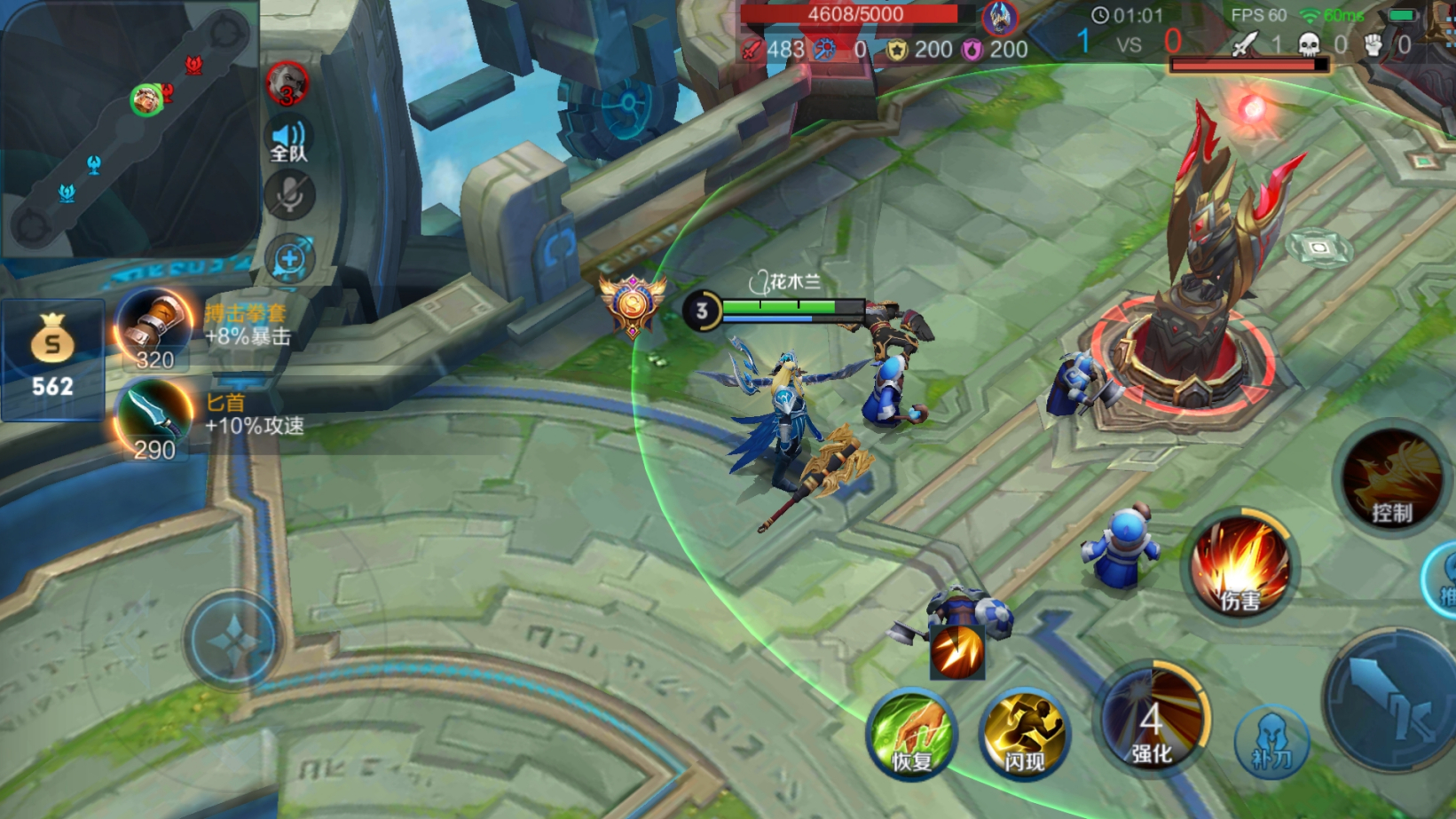
Task: Tap the enemy hero portrait beside the minimap
Action: [x=287, y=85]
